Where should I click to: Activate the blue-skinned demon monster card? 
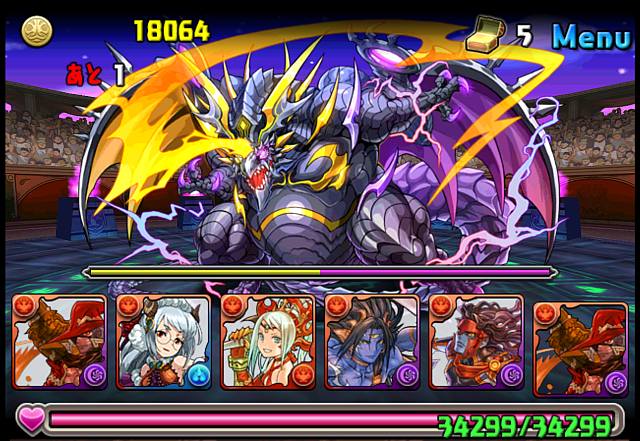[371, 341]
